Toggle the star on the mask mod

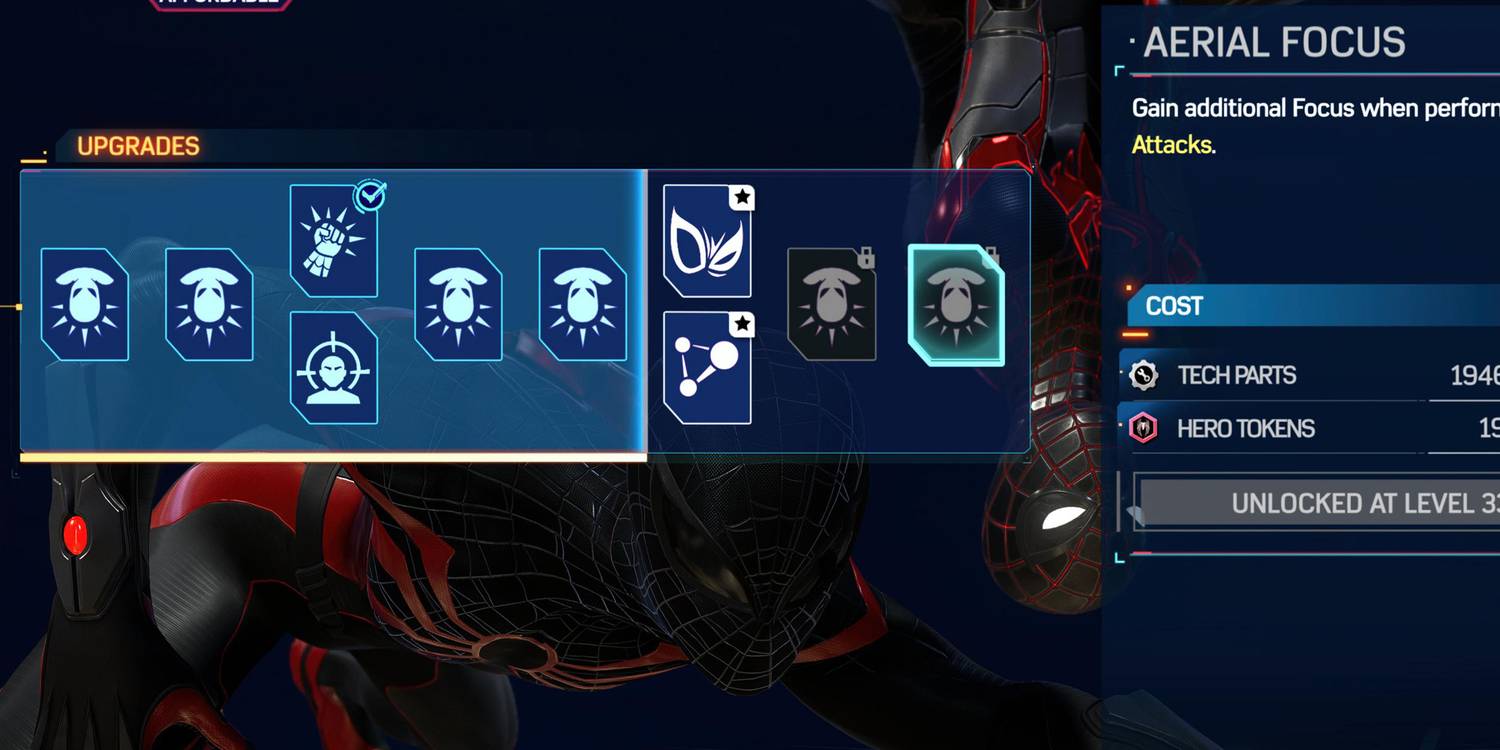pos(741,197)
